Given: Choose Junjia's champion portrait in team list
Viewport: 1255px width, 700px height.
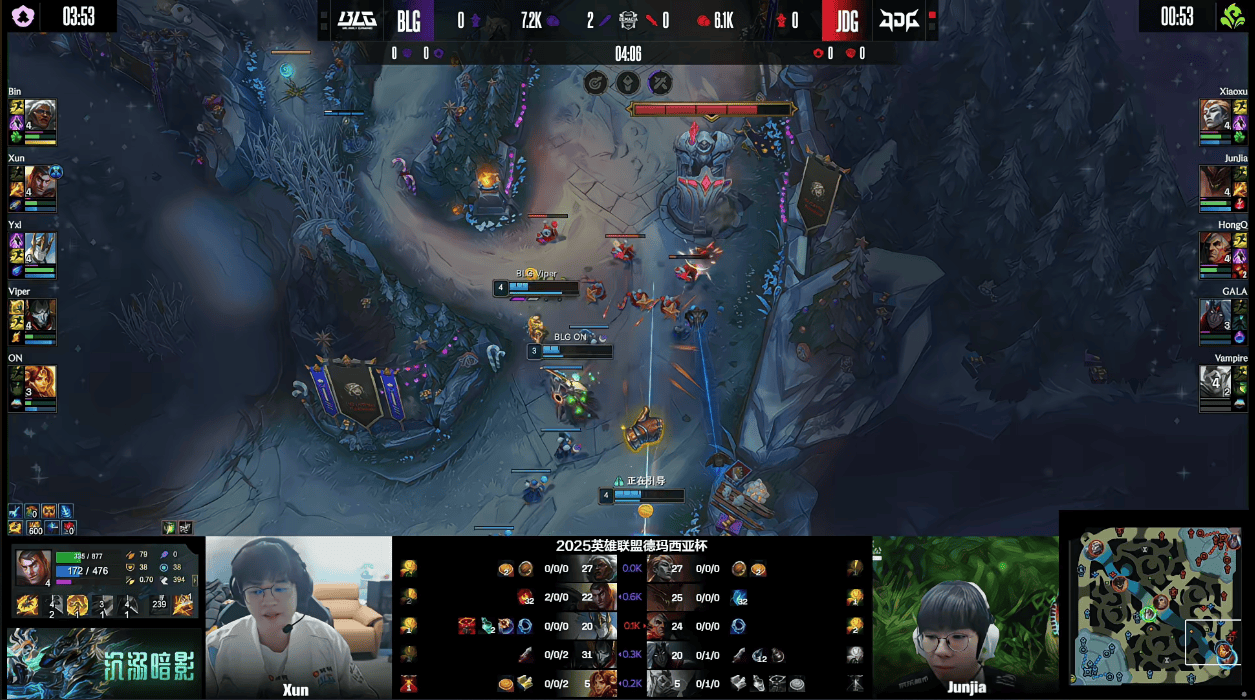Looking at the screenshot, I should point(1216,185).
